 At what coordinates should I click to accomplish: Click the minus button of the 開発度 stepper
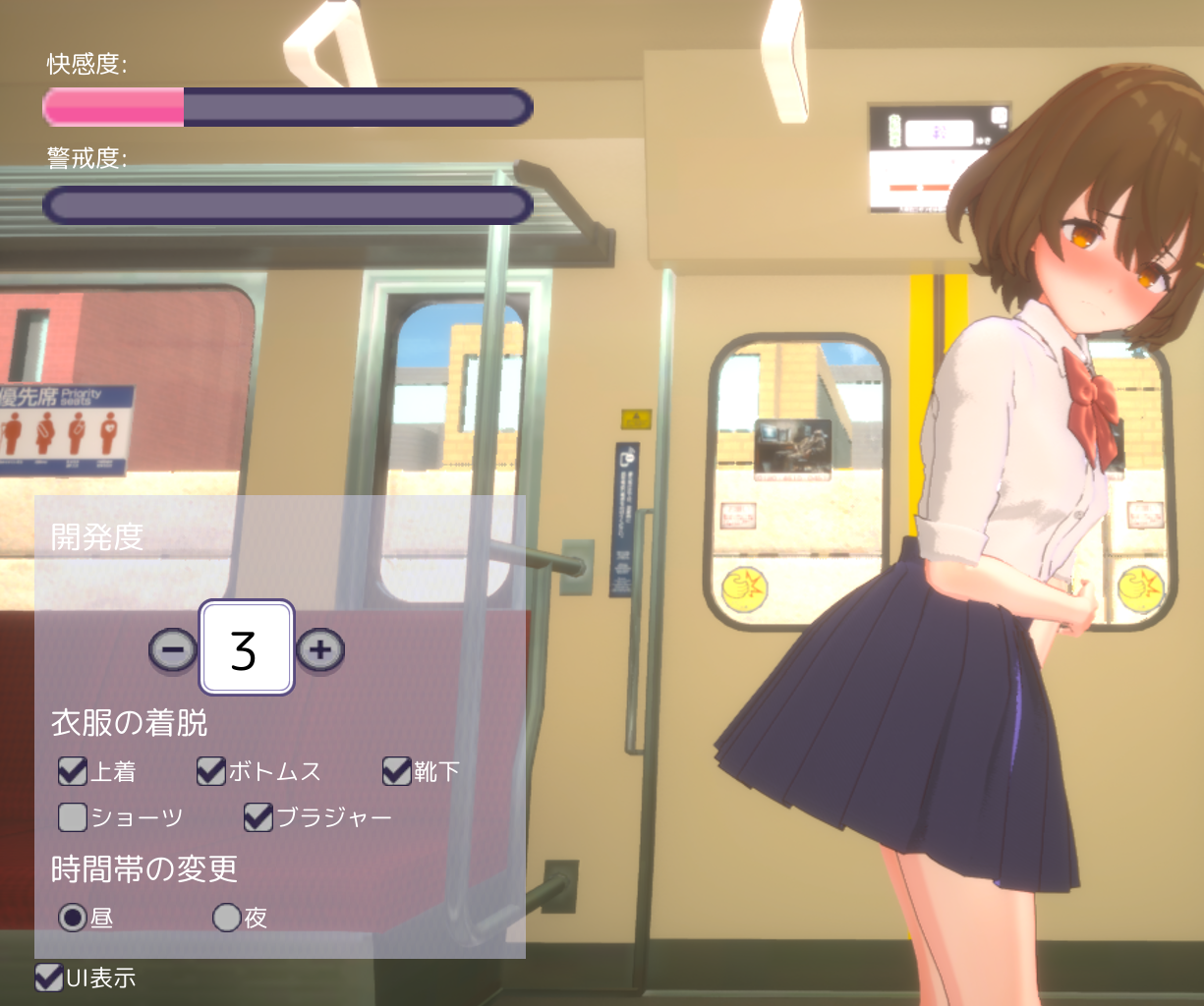coord(173,649)
